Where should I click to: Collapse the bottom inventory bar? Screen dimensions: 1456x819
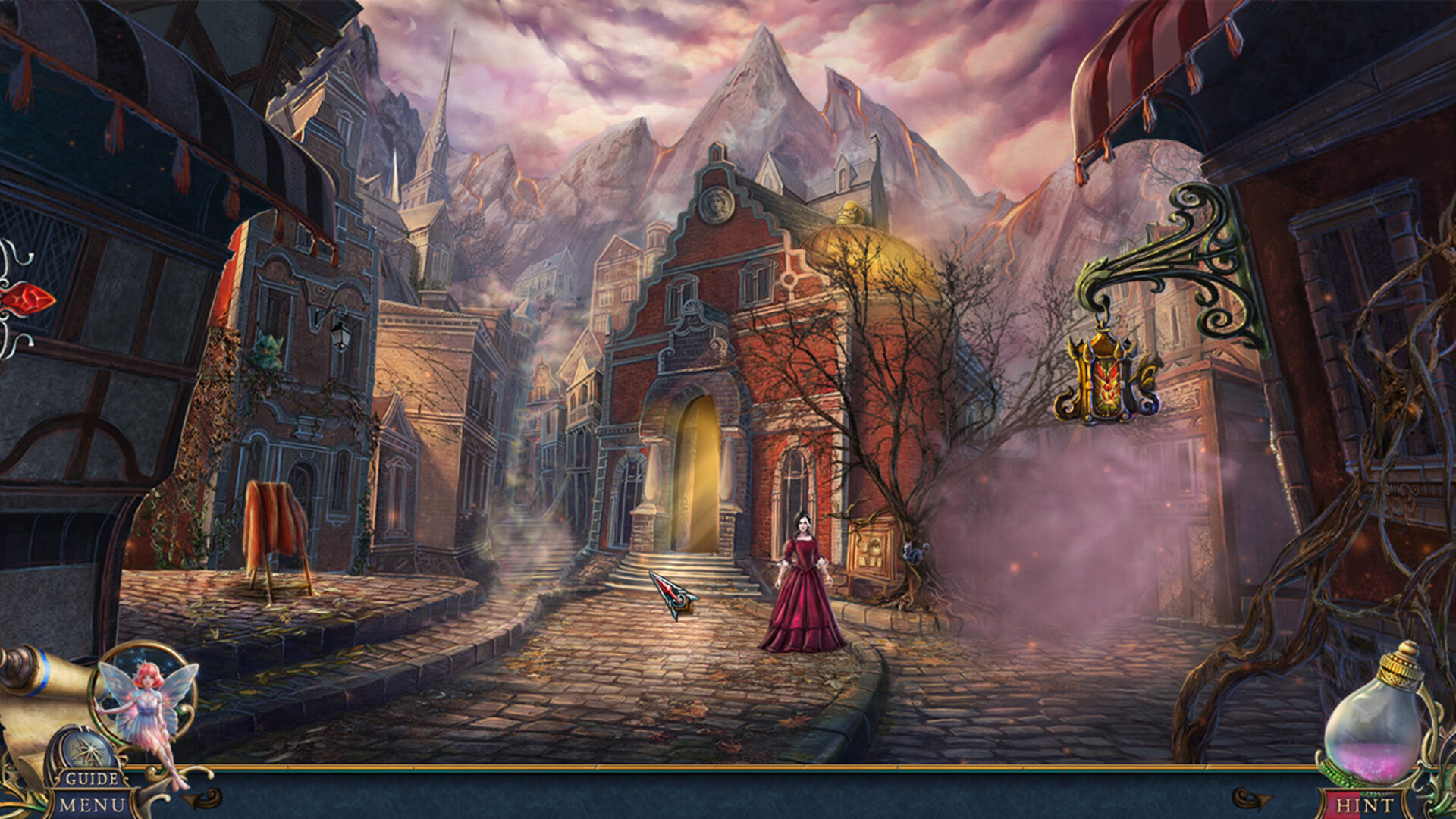(x=728, y=792)
